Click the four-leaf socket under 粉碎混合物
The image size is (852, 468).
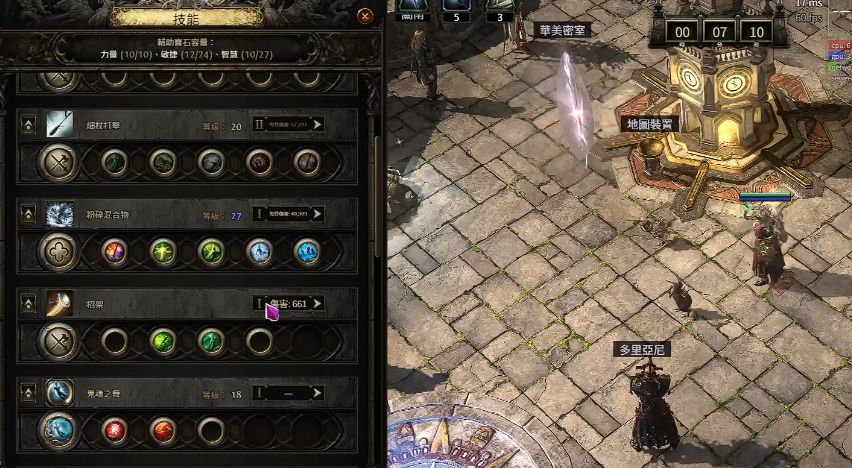click(x=59, y=252)
